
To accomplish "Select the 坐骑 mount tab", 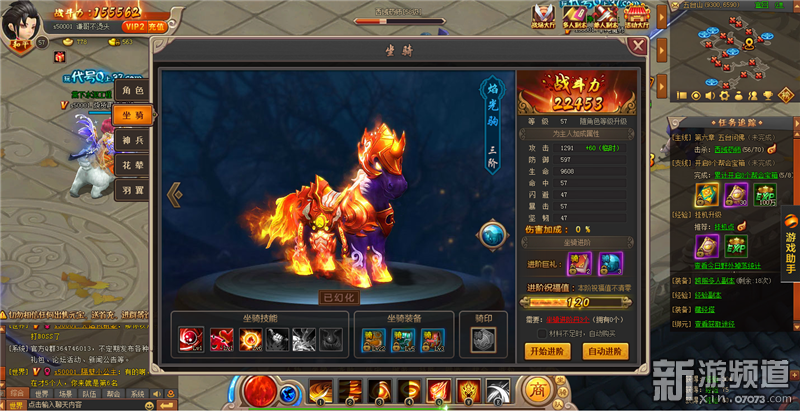I will point(133,116).
